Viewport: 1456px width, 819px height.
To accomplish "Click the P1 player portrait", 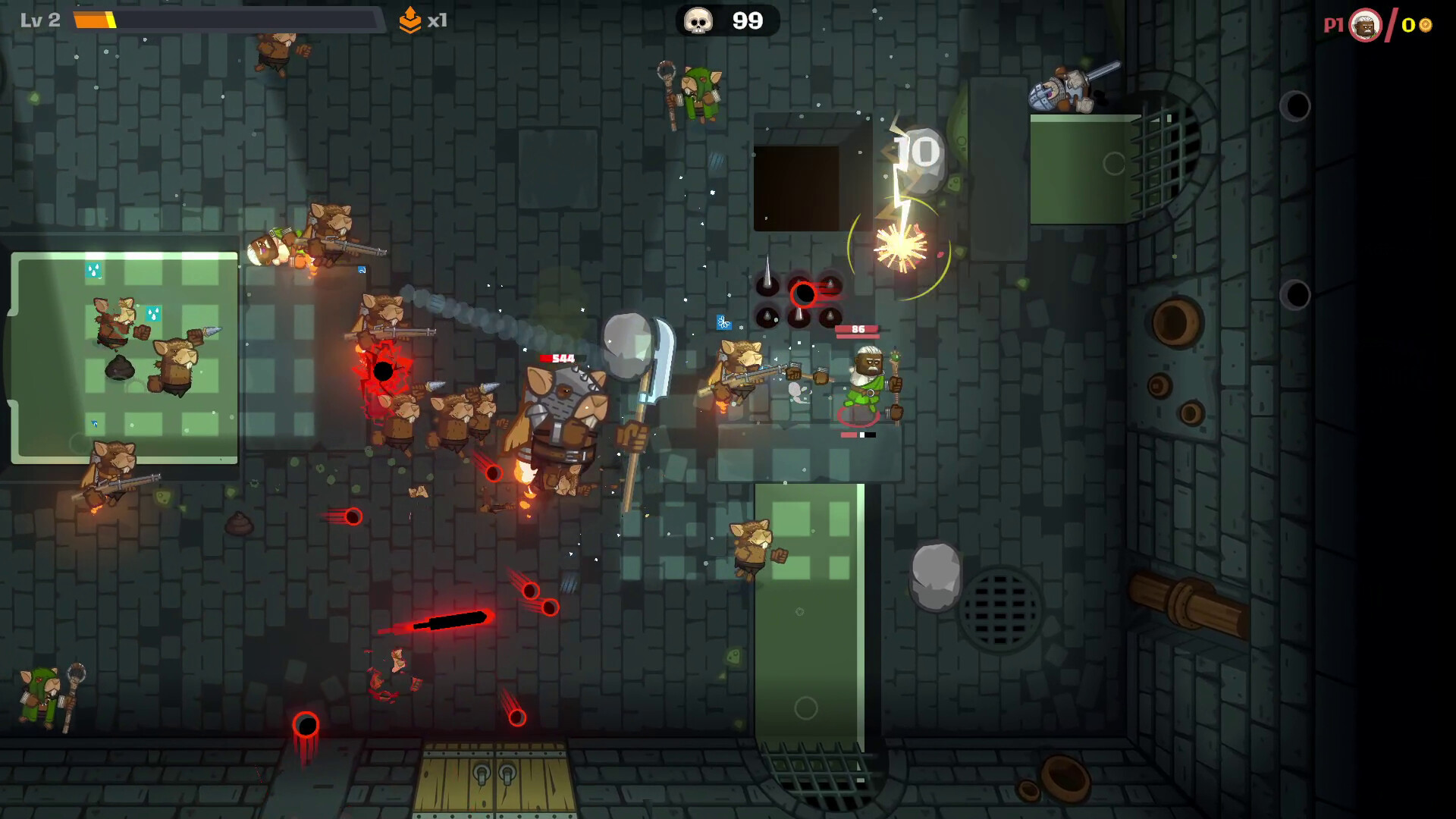I will [1365, 25].
